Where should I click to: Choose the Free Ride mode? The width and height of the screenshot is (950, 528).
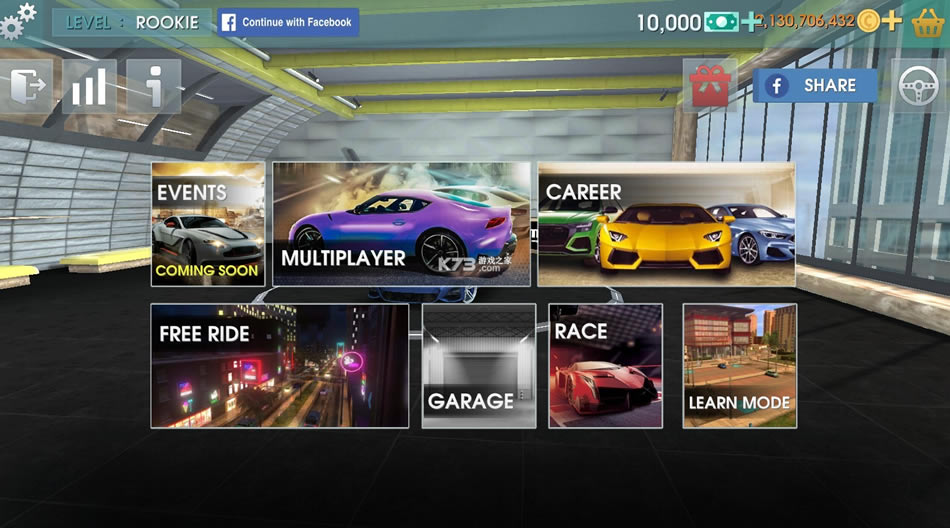pos(280,366)
